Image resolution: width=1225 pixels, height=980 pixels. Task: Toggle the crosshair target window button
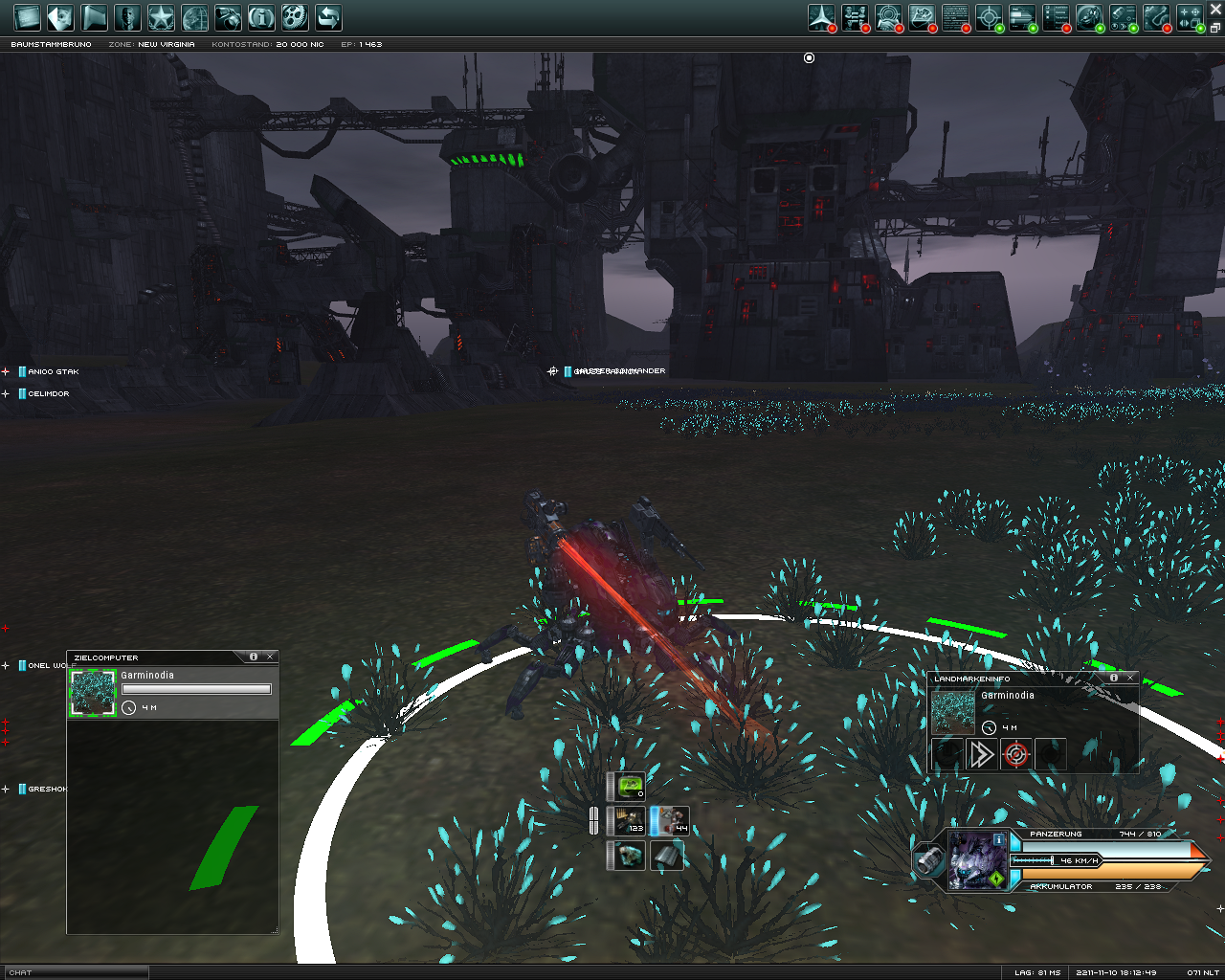(989, 17)
